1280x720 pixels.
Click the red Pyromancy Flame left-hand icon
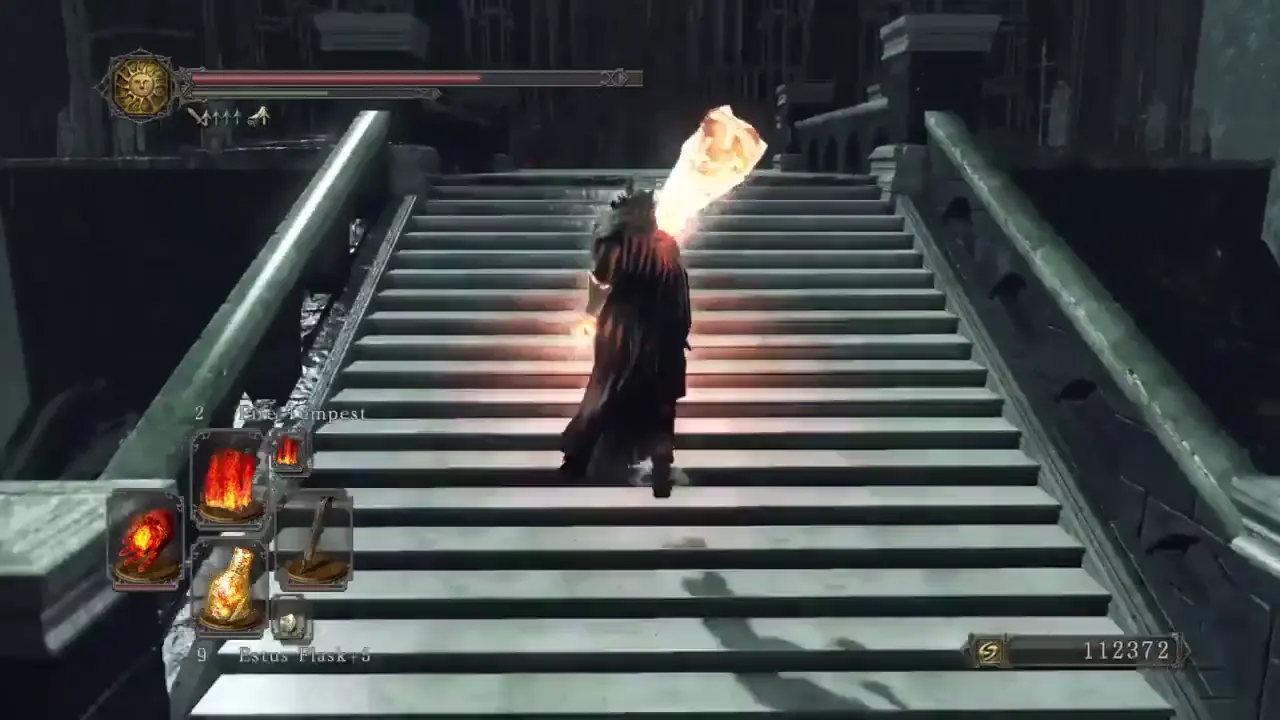(x=146, y=540)
